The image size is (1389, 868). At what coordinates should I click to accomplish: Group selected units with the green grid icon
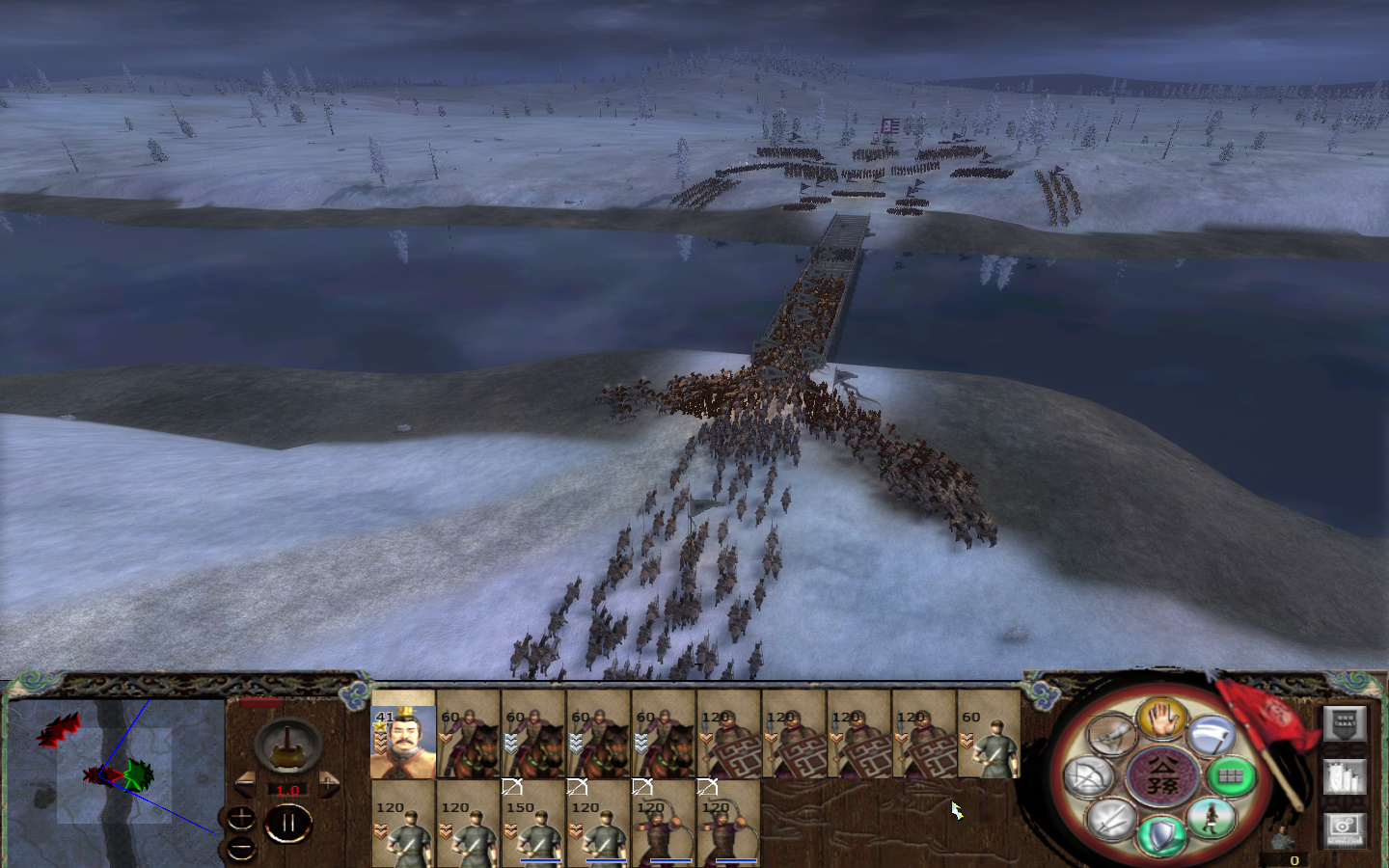[1227, 775]
